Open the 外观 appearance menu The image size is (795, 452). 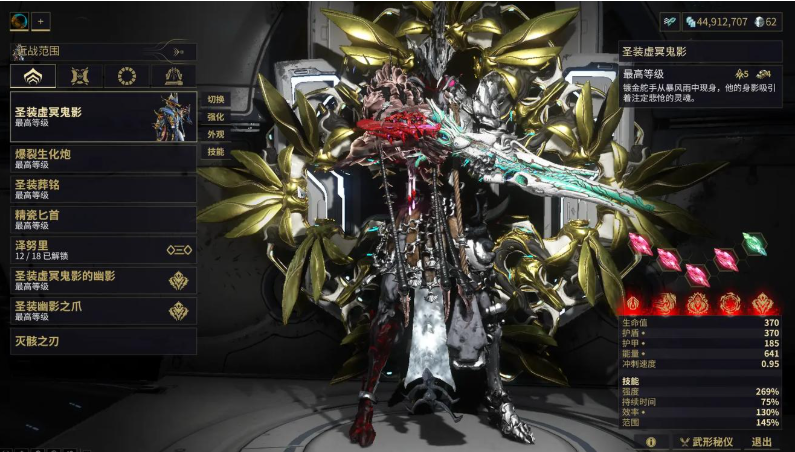(x=215, y=134)
